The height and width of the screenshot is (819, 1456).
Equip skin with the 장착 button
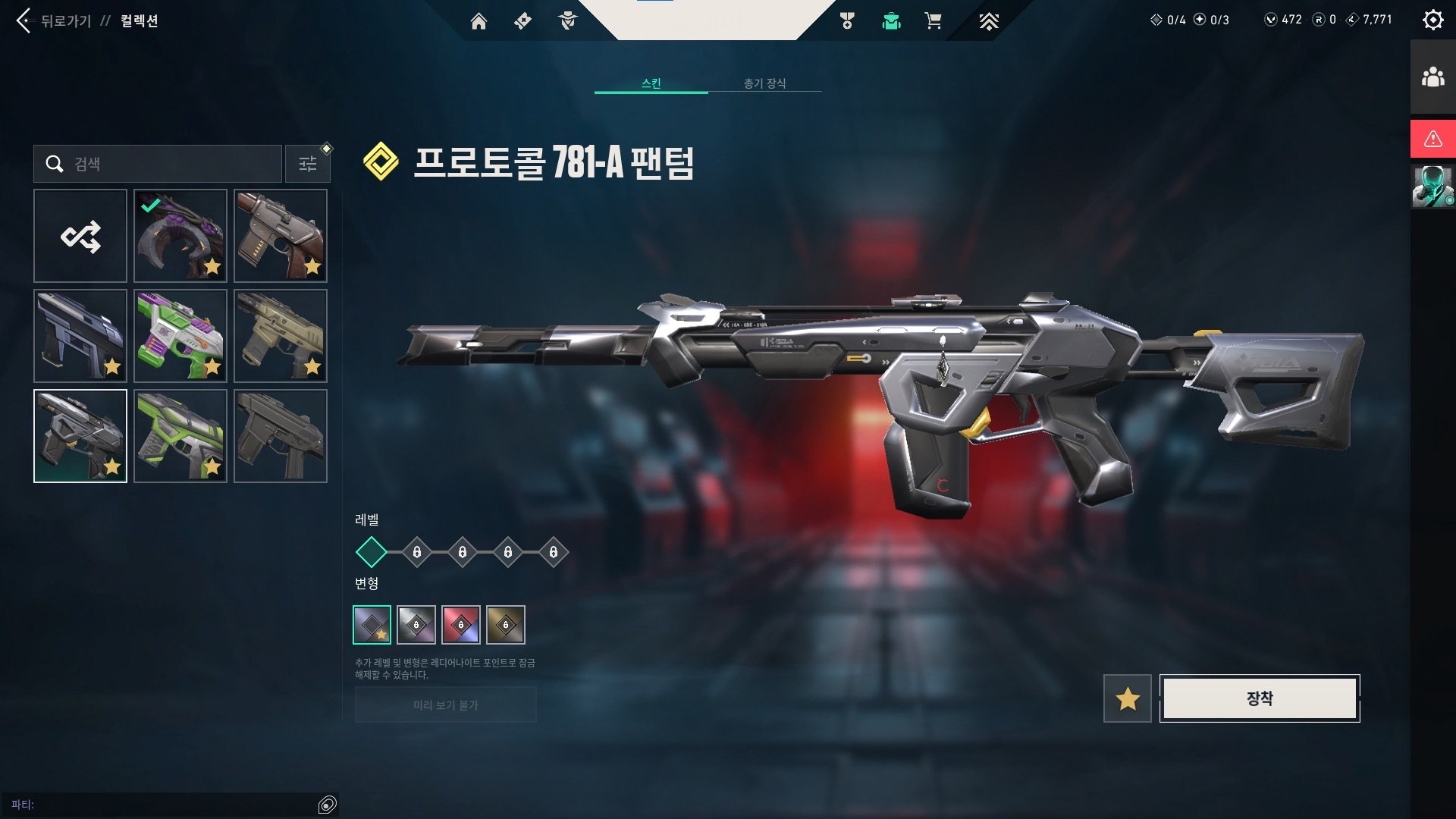[x=1260, y=698]
